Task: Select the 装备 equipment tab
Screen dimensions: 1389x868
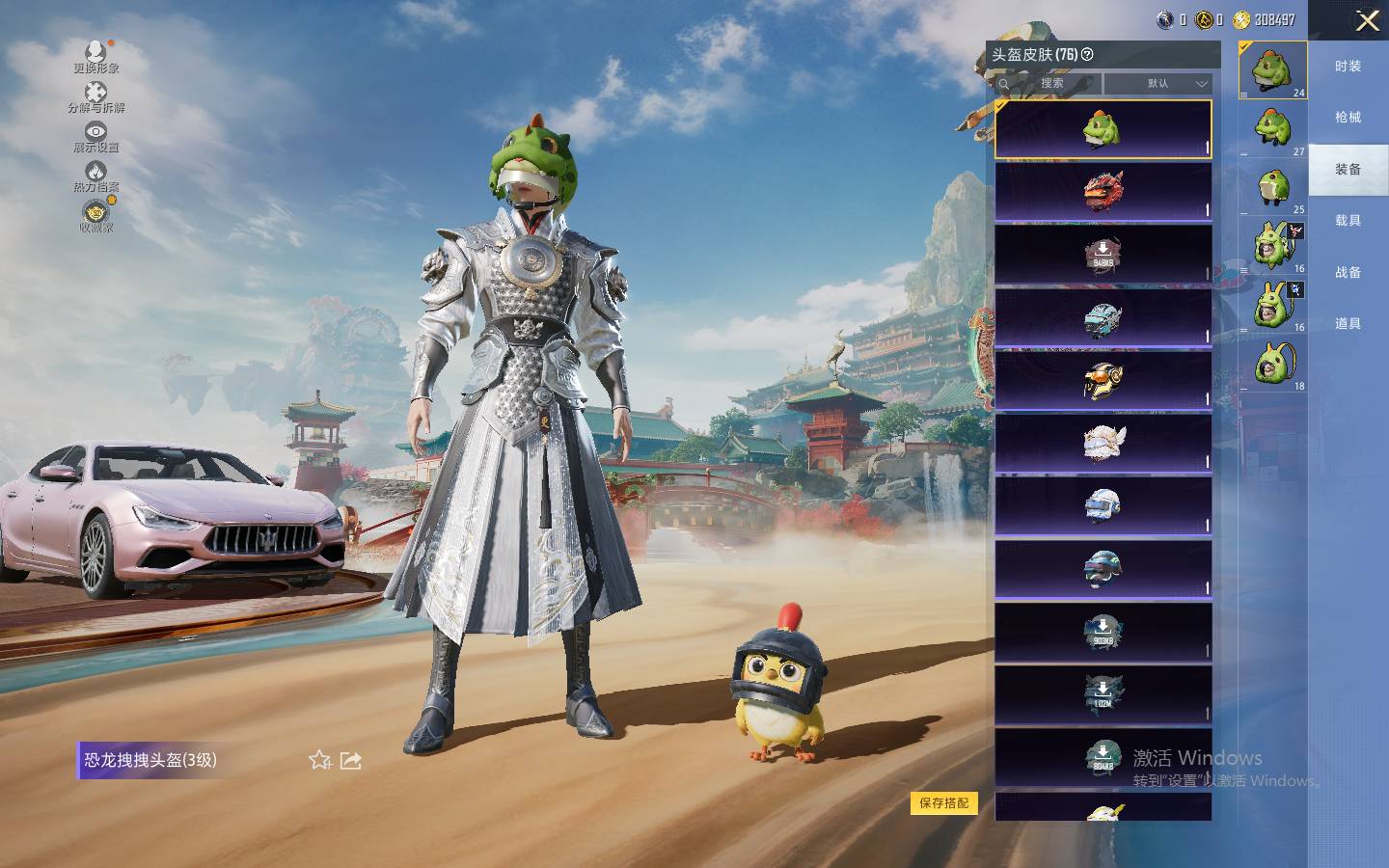Action: [1348, 170]
